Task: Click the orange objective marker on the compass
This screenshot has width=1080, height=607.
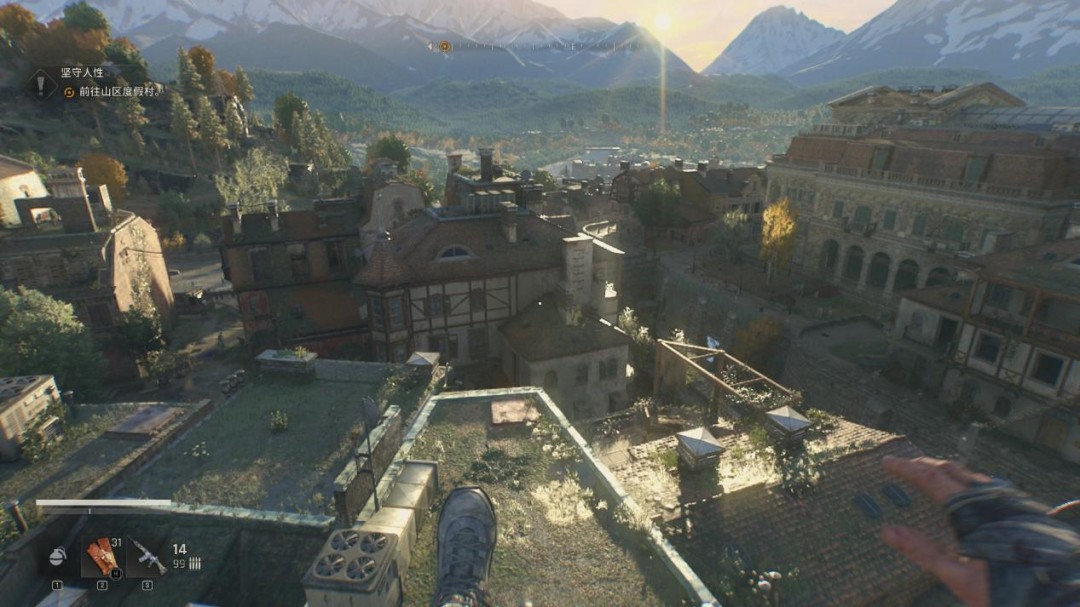Action: tap(445, 46)
